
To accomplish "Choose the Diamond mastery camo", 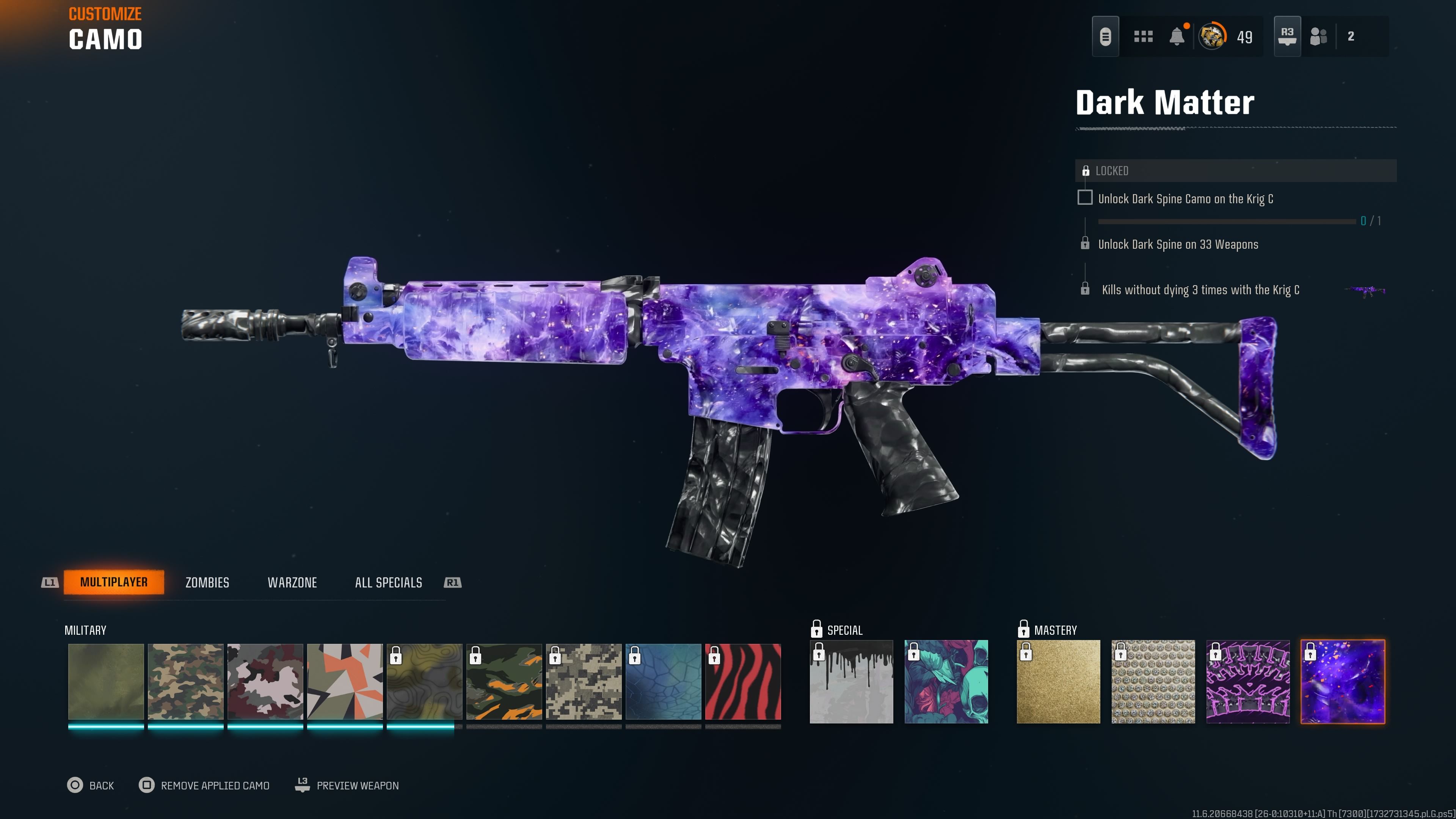I will coord(1153,682).
